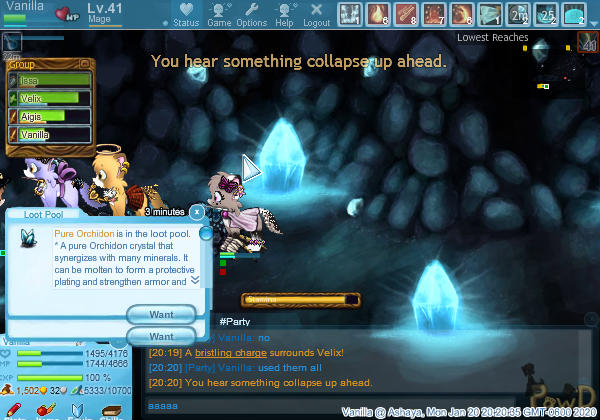
Task: Activate the first flame skill in hotbar
Action: coord(378,14)
